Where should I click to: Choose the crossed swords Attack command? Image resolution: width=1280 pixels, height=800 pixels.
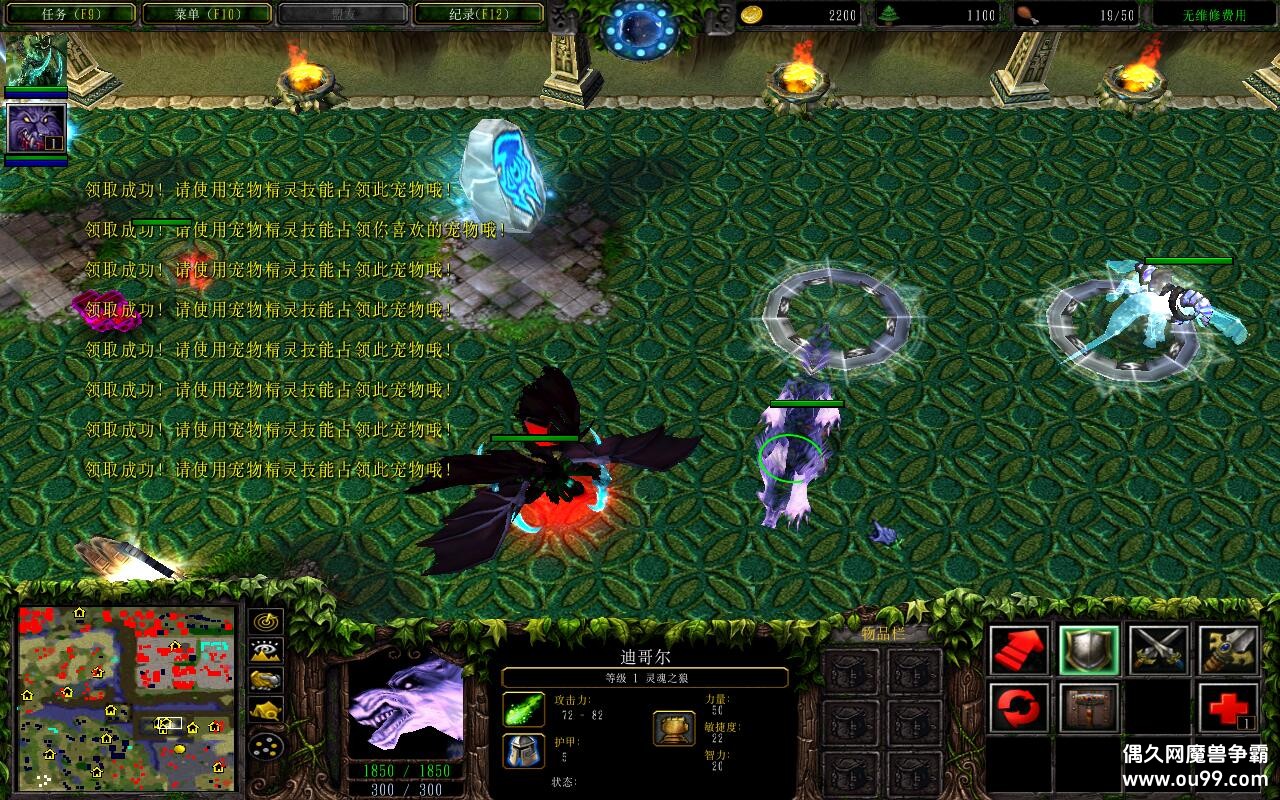click(1159, 650)
